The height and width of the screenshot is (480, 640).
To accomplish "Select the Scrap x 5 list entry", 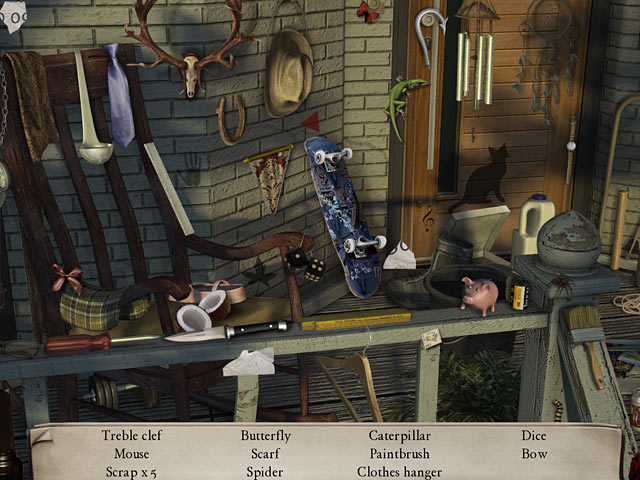I will click(131, 472).
